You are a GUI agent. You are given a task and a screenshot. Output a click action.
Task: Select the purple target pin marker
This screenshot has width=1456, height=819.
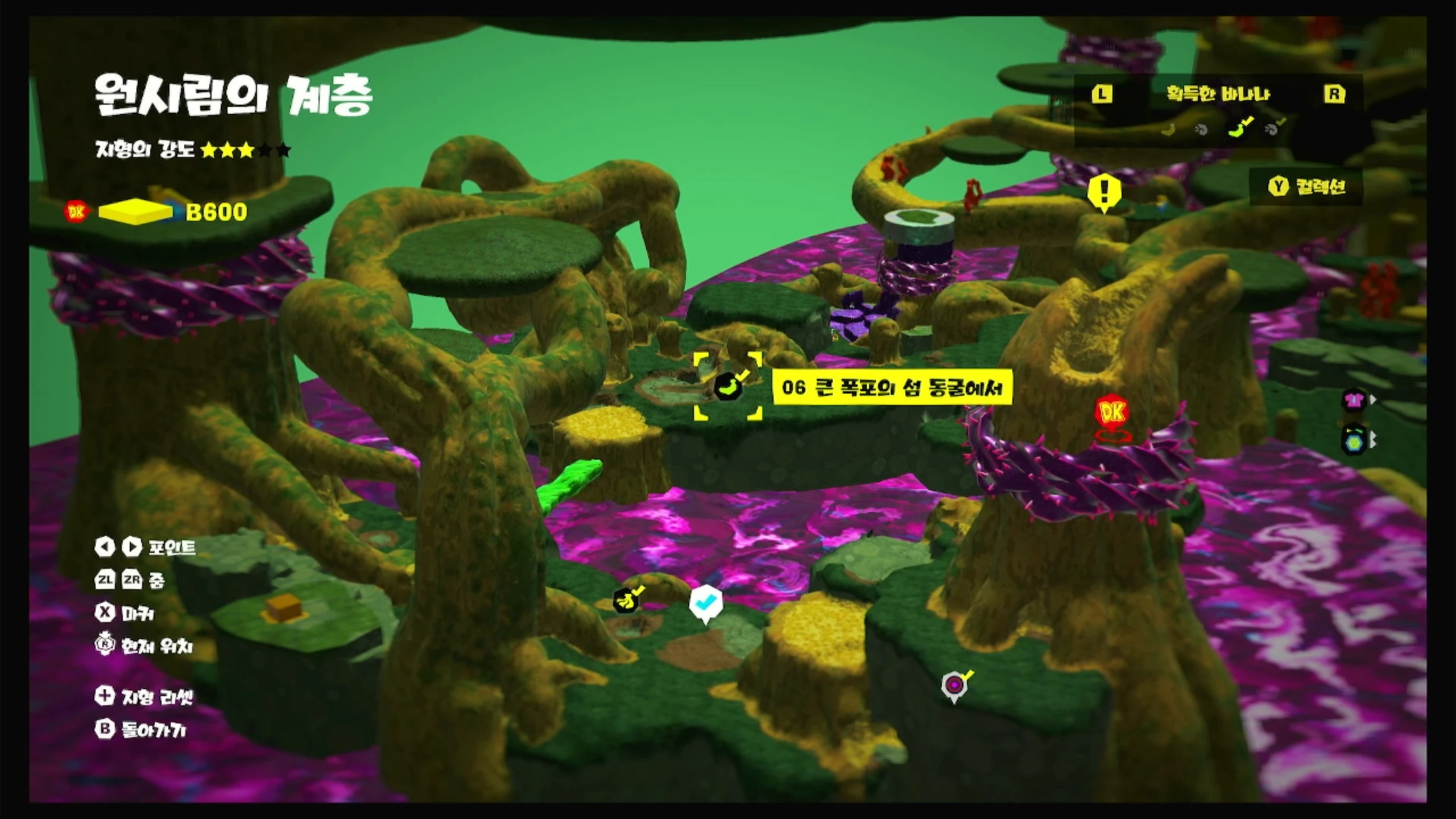[954, 685]
